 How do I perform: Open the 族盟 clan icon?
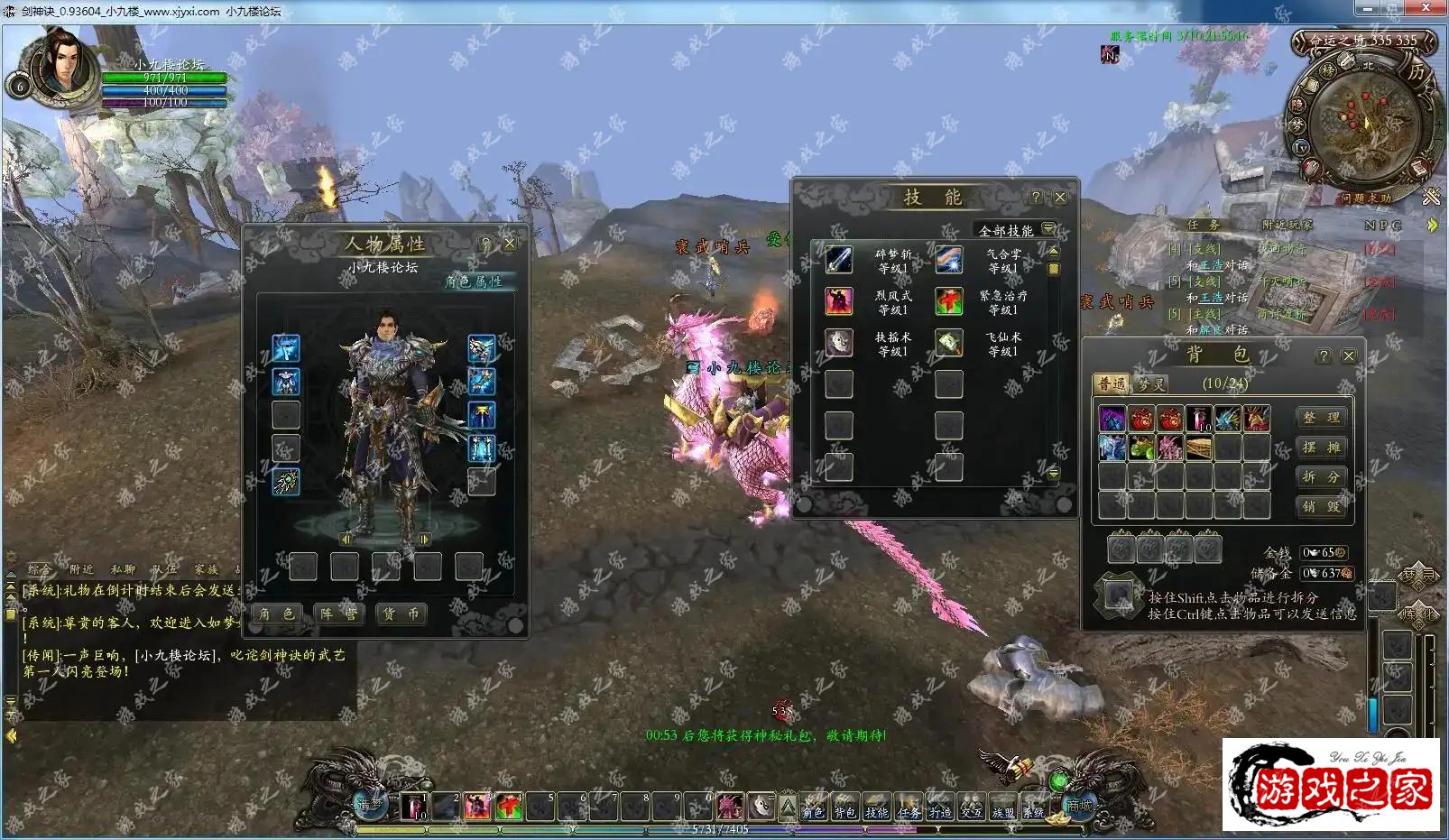click(x=1004, y=809)
